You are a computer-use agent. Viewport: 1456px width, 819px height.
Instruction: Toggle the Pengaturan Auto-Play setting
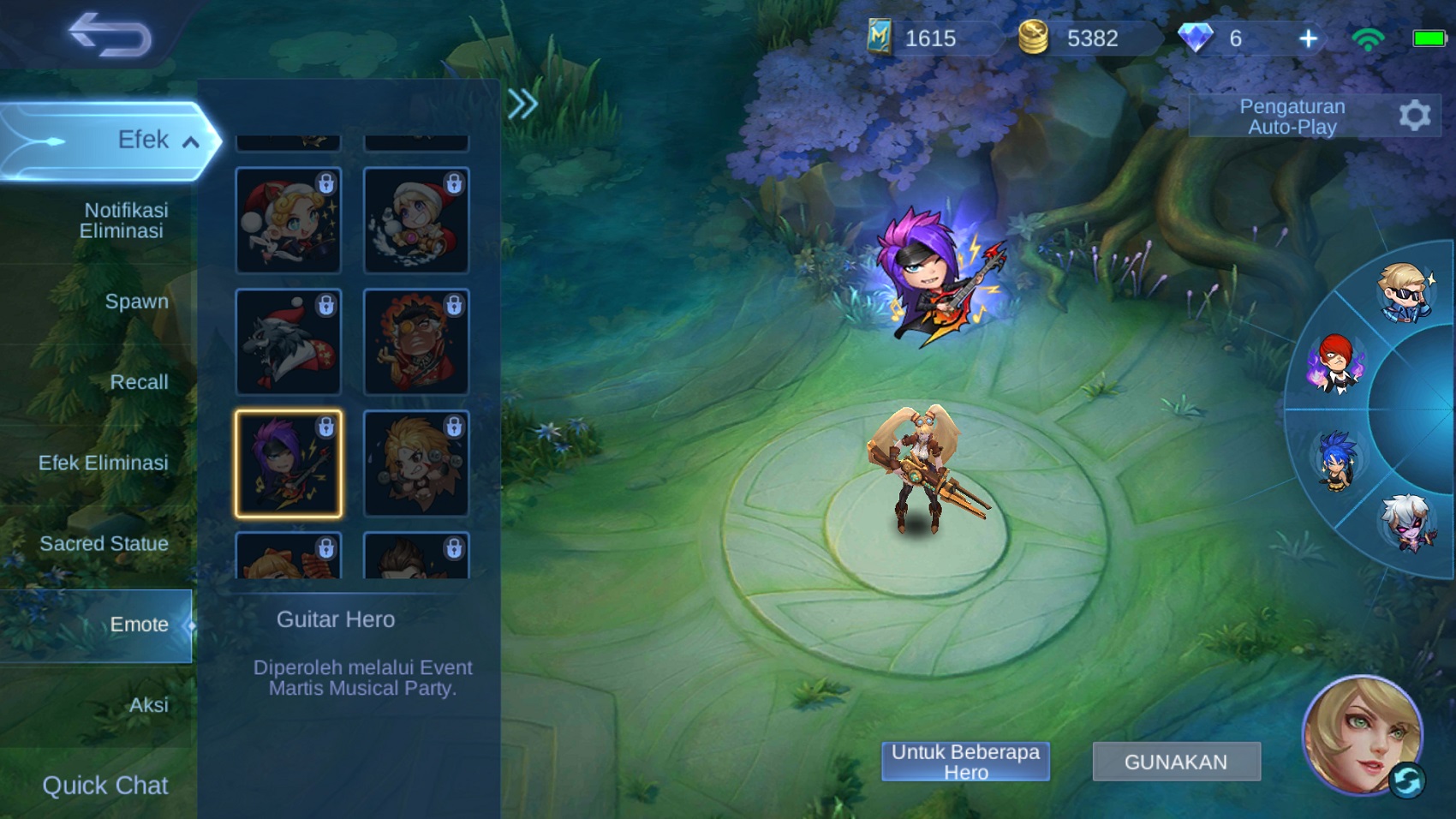(x=1293, y=116)
